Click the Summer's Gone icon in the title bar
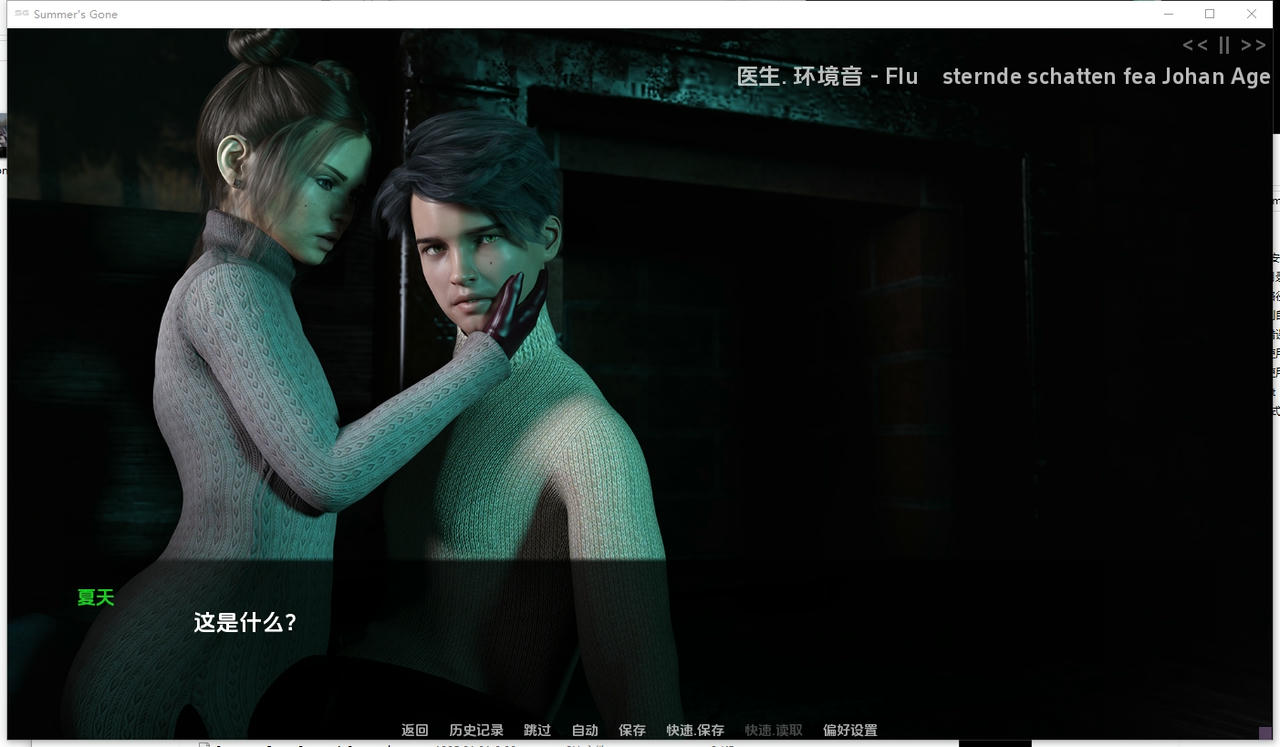The height and width of the screenshot is (747, 1280). click(x=19, y=14)
